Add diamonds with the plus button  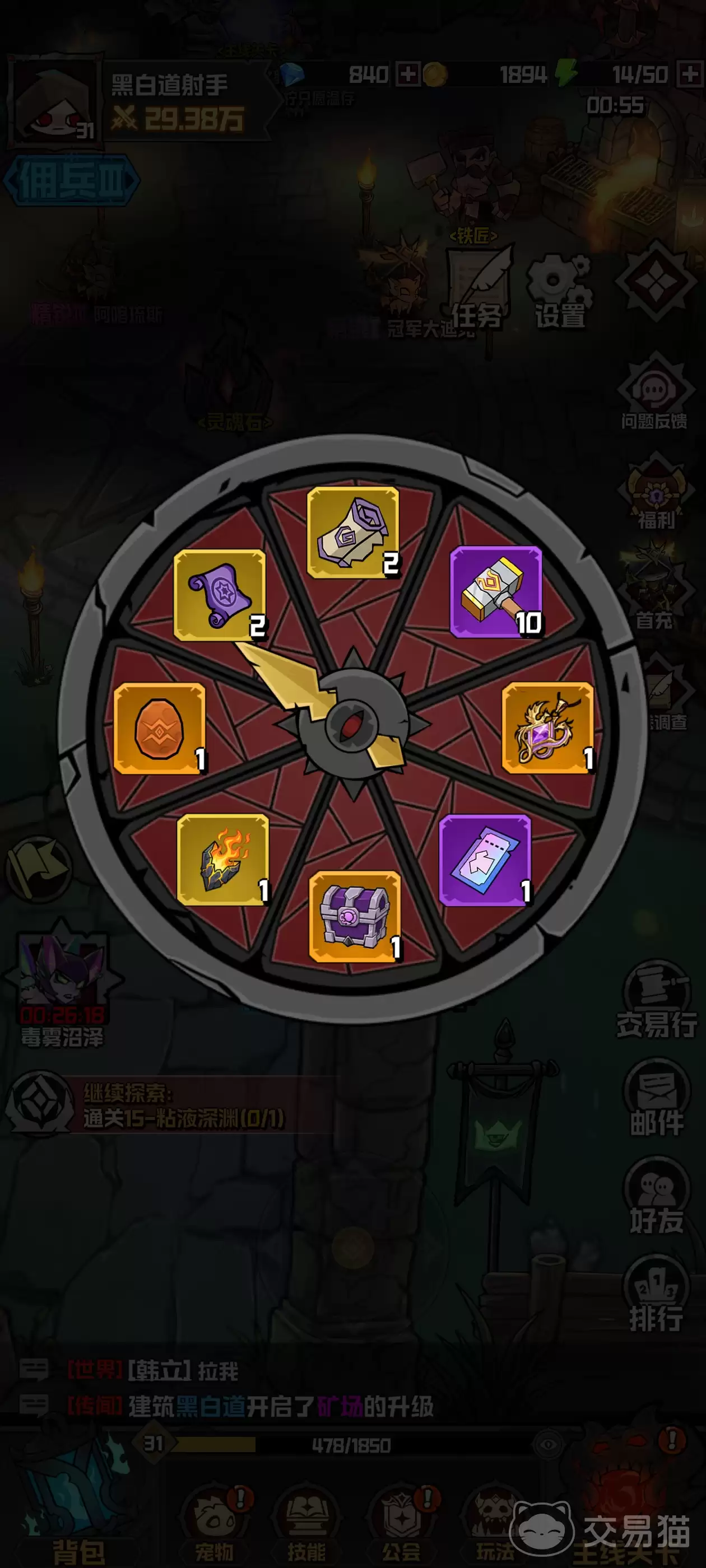click(407, 75)
